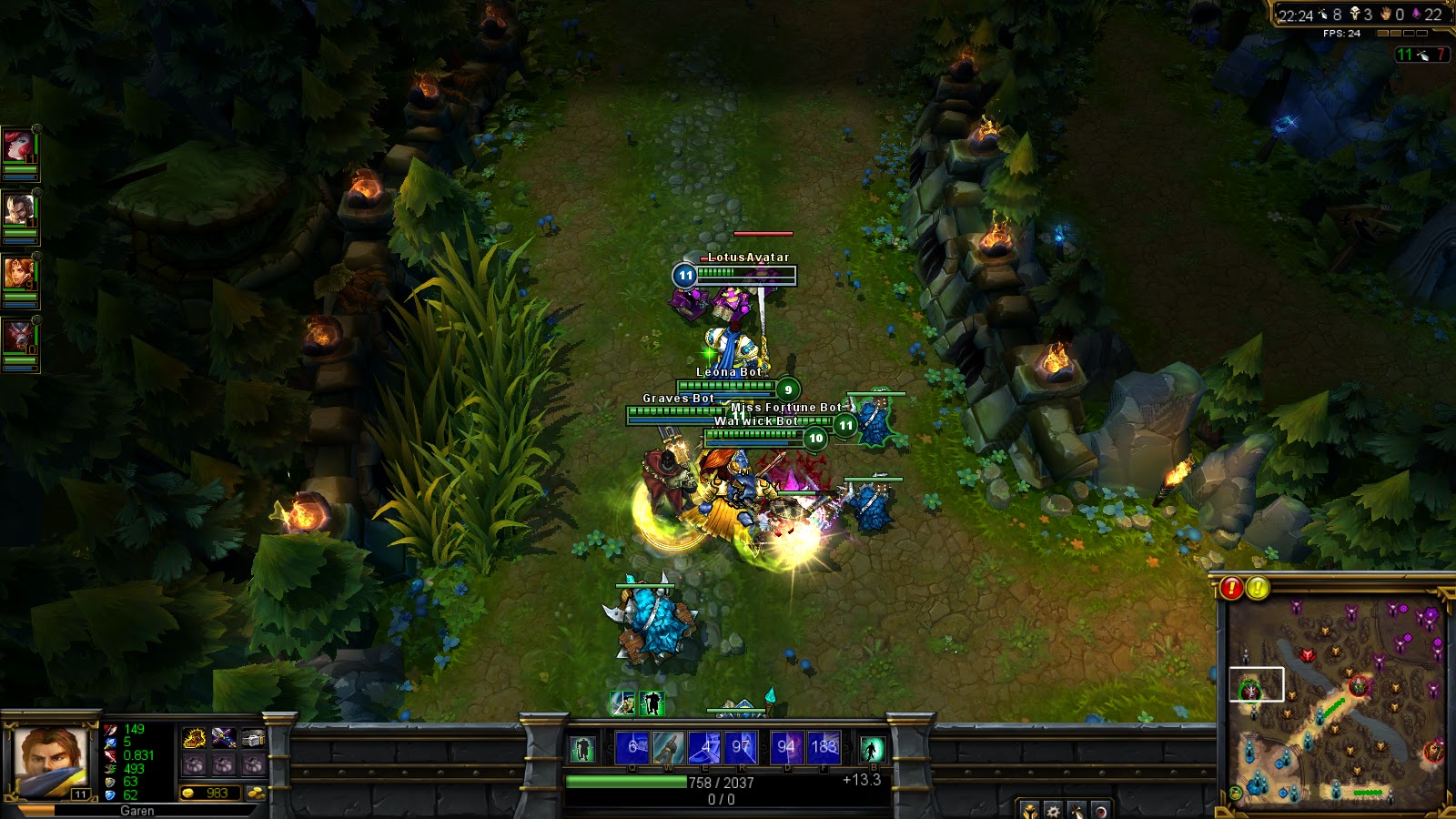Select the sword item in the inventory
Viewport: 1456px width, 819px height.
[x=224, y=737]
